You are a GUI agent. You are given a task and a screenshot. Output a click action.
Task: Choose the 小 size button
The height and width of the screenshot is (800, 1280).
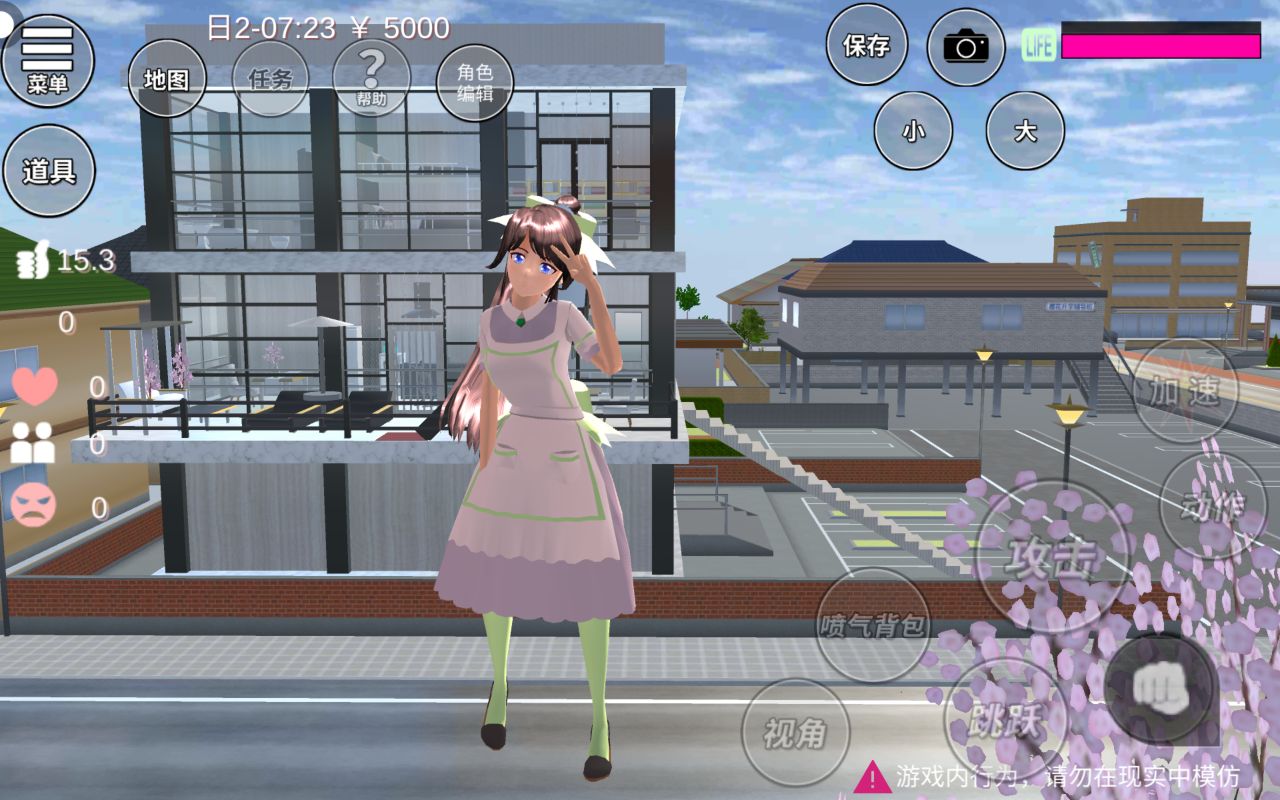pos(913,131)
